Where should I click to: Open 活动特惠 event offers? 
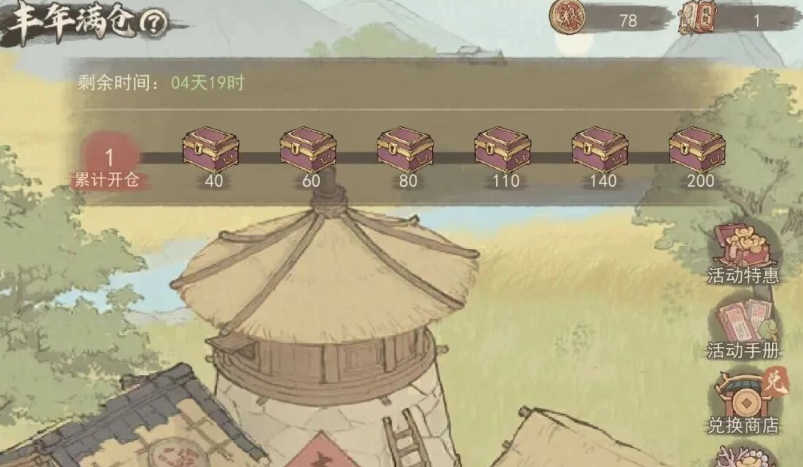743,250
